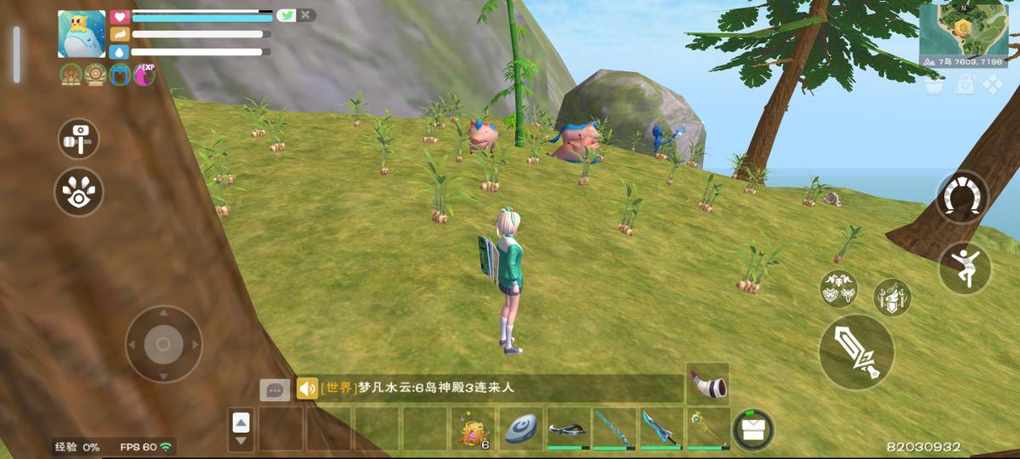Viewport: 1020px width, 459px height.
Task: Tap the hammer build mode button
Action: coord(77,139)
